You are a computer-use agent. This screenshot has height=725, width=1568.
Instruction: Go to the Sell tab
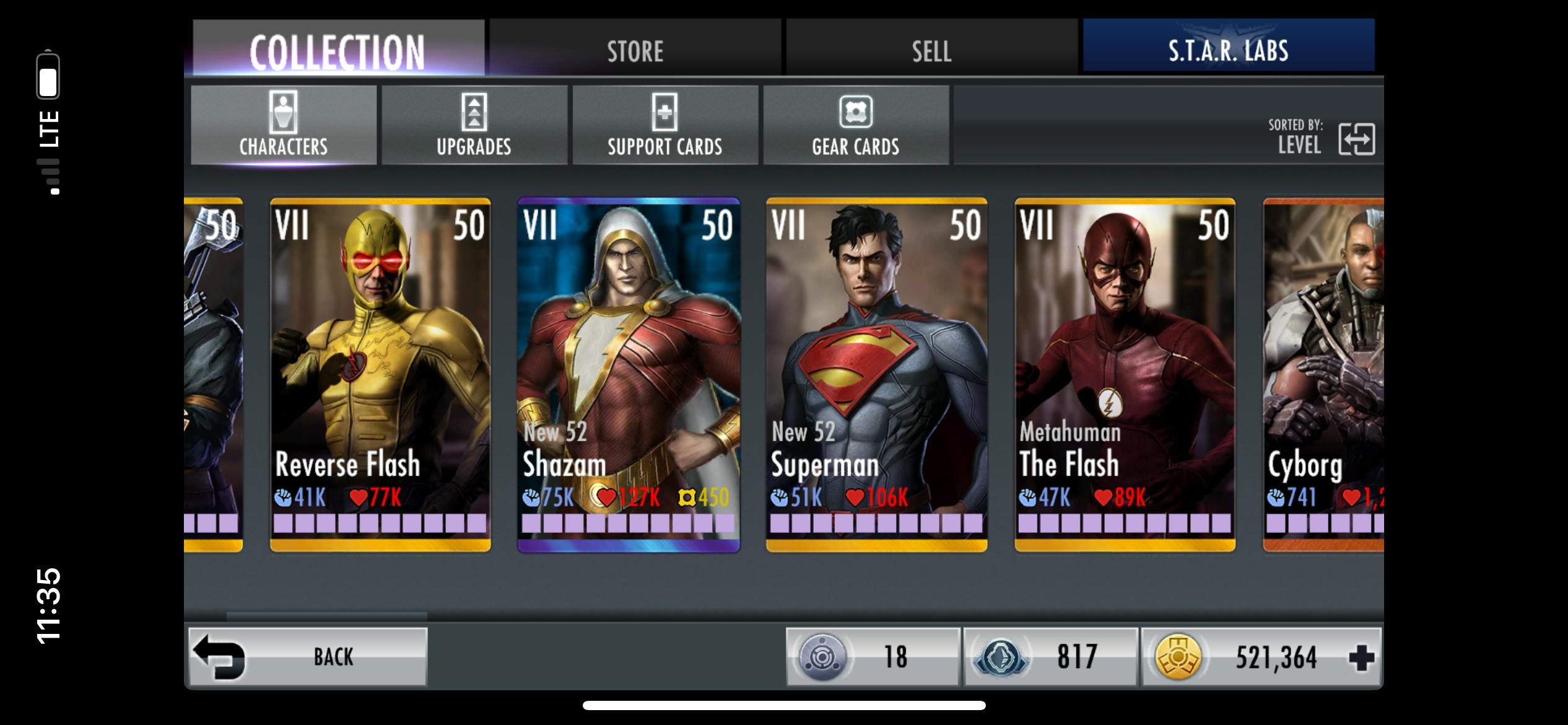[x=931, y=50]
